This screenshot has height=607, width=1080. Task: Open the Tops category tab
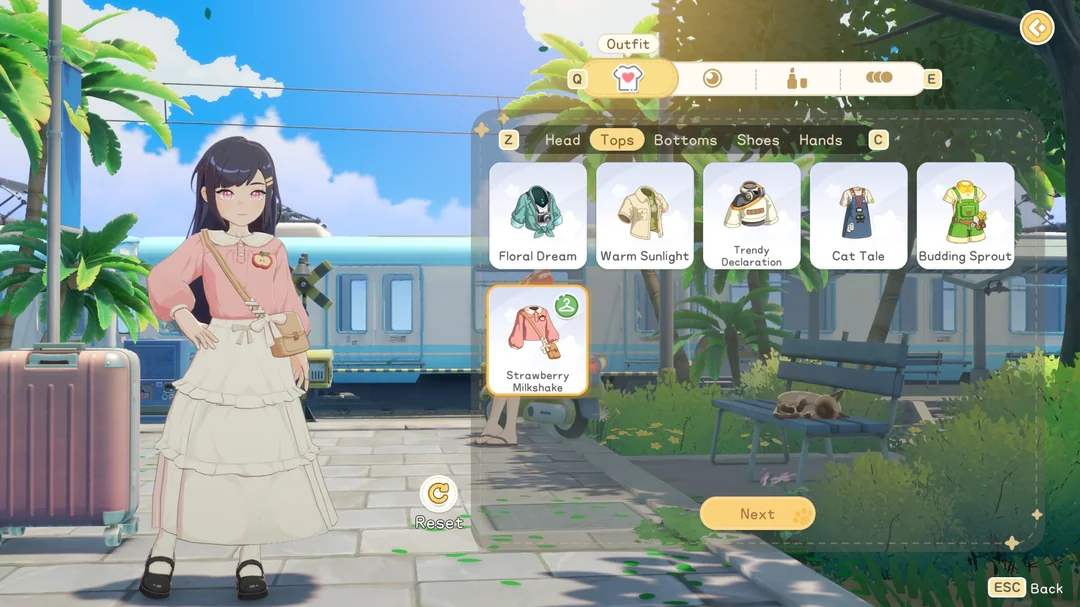click(x=617, y=140)
